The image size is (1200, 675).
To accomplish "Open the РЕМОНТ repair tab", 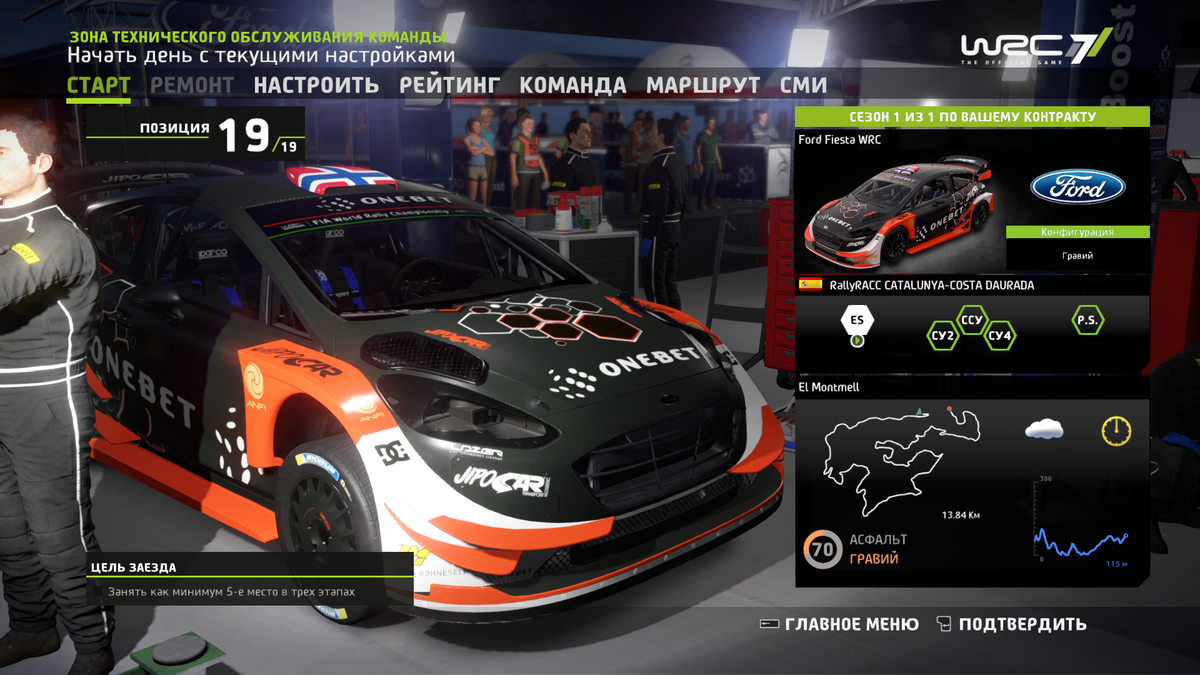I will pyautogui.click(x=192, y=85).
